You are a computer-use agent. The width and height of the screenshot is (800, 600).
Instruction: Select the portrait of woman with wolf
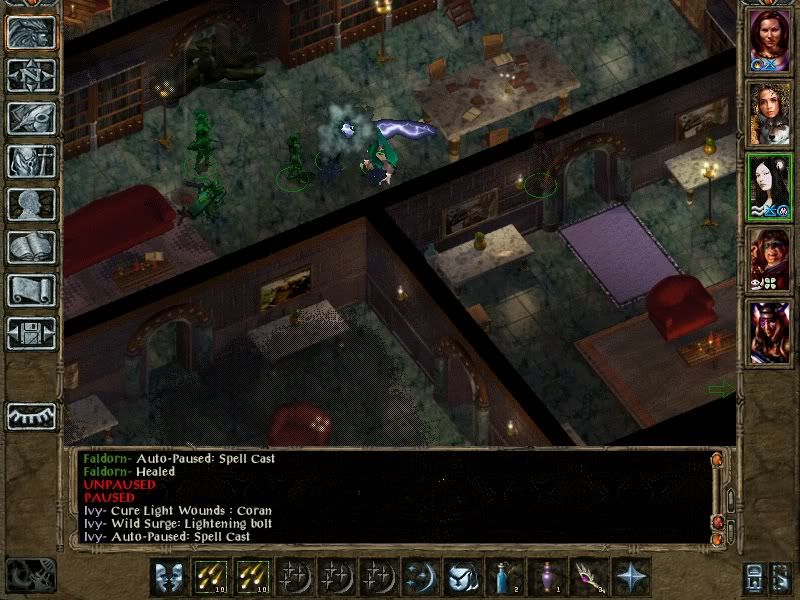769,115
